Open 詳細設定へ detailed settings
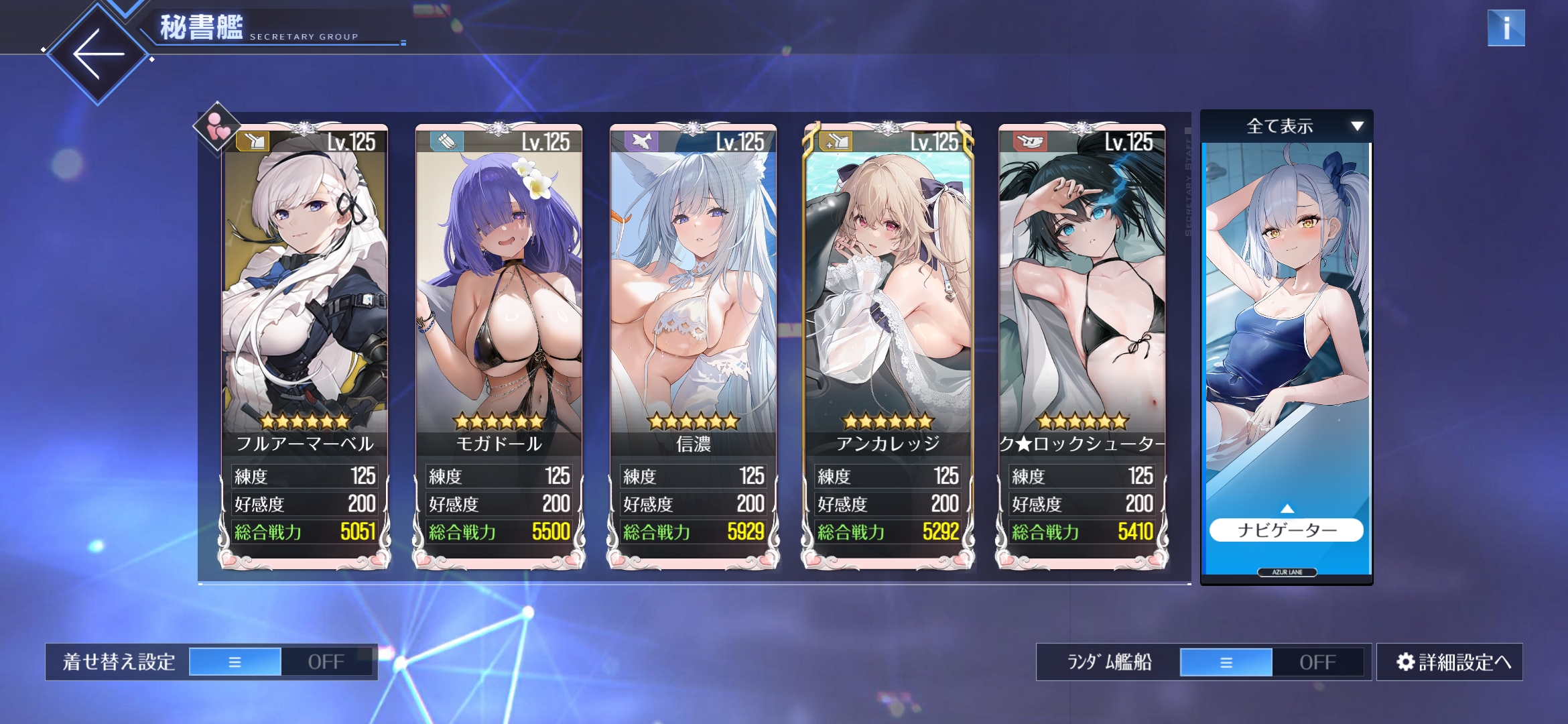 click(x=1450, y=662)
